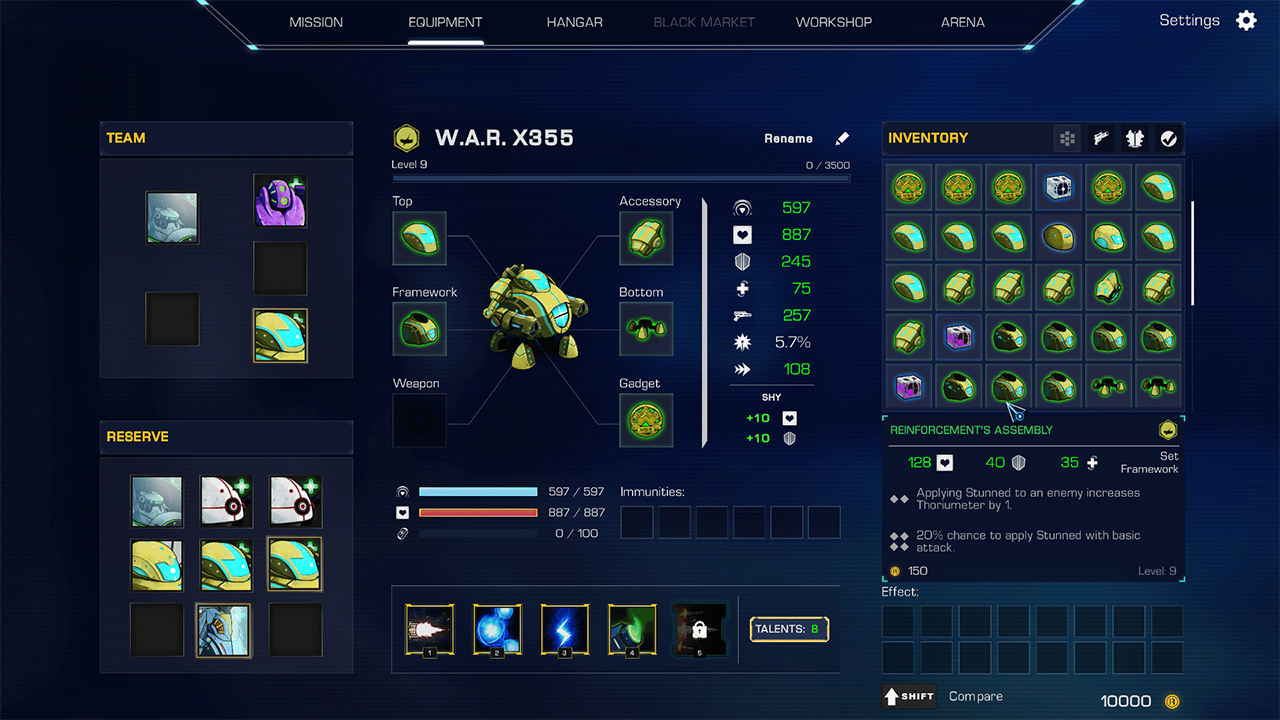Screen dimensions: 1280x720
Task: Select the equipped Weapon slot
Action: [x=419, y=420]
